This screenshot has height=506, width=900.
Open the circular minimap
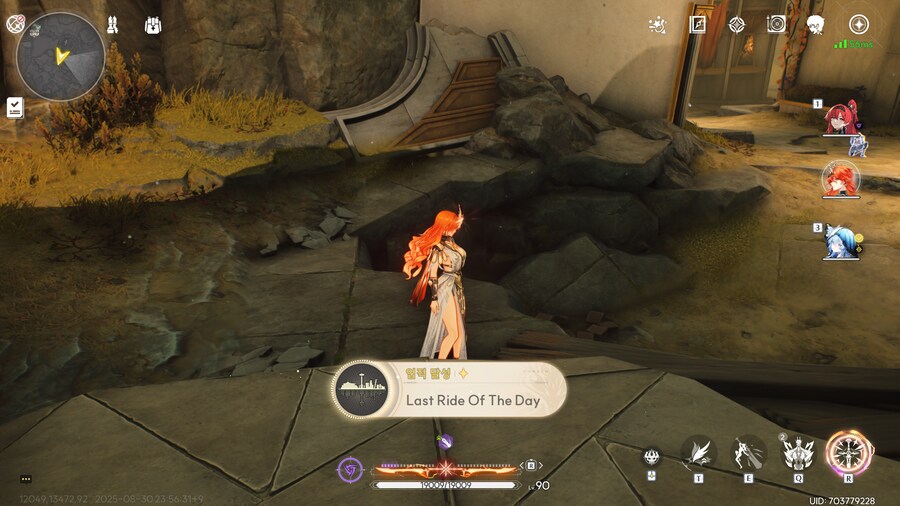point(61,56)
